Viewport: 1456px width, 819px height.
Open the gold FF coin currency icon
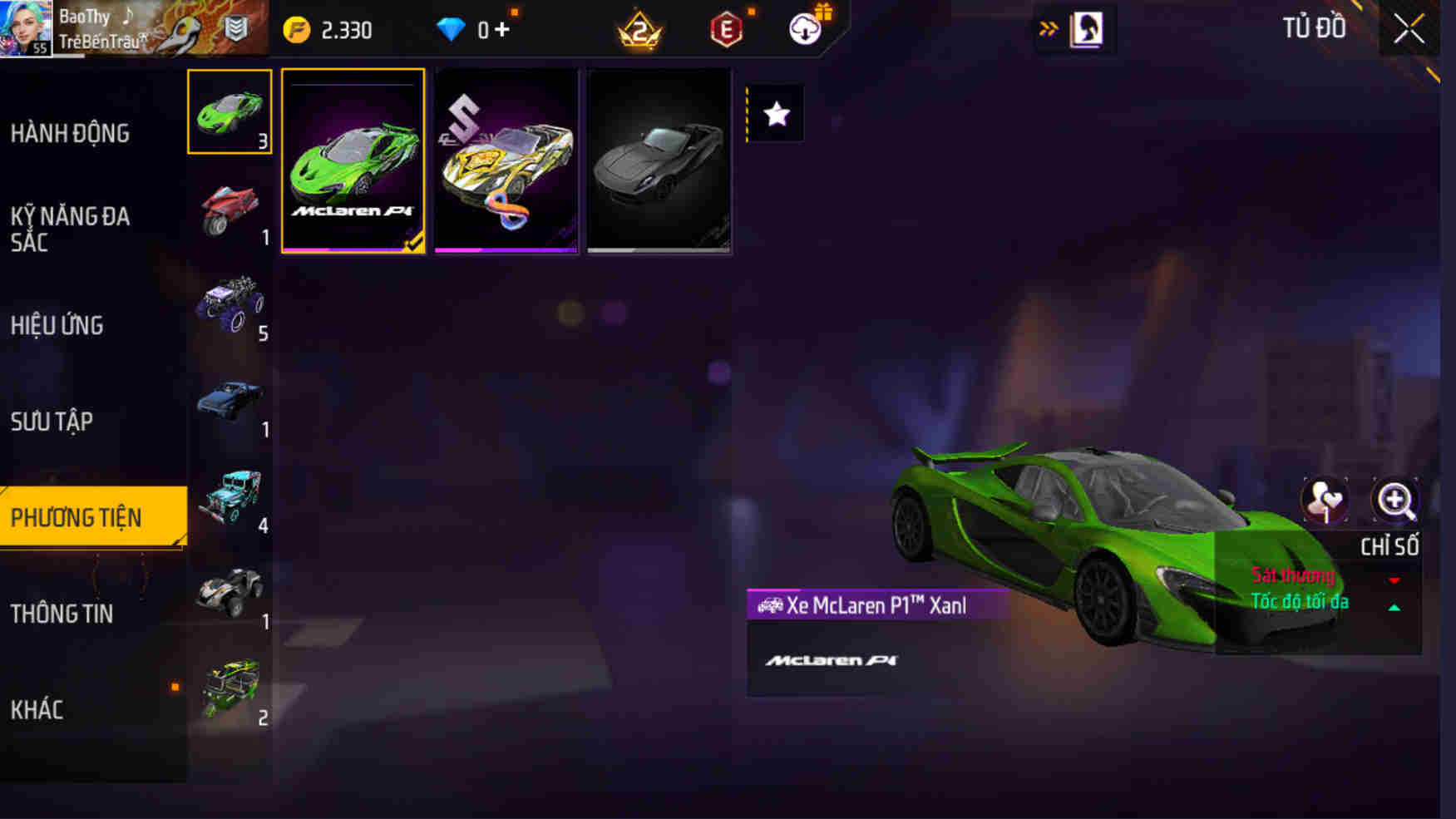click(298, 28)
